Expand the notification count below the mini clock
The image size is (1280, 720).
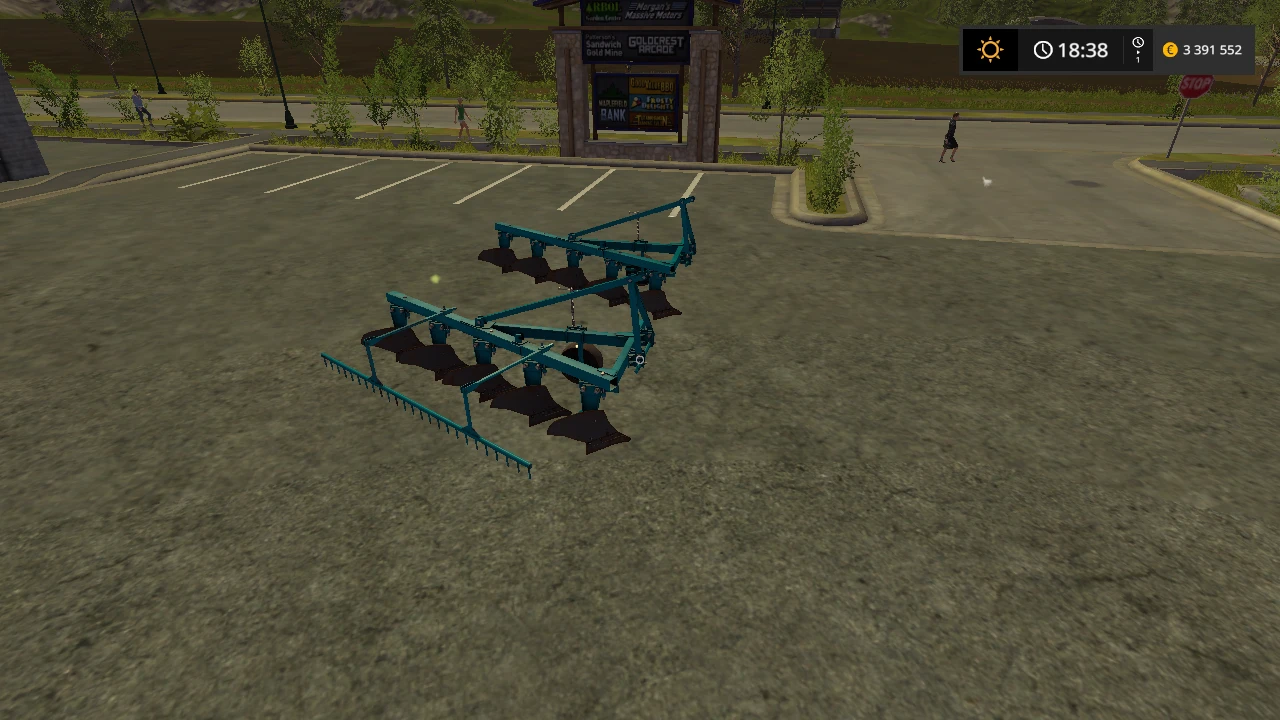click(x=1138, y=61)
